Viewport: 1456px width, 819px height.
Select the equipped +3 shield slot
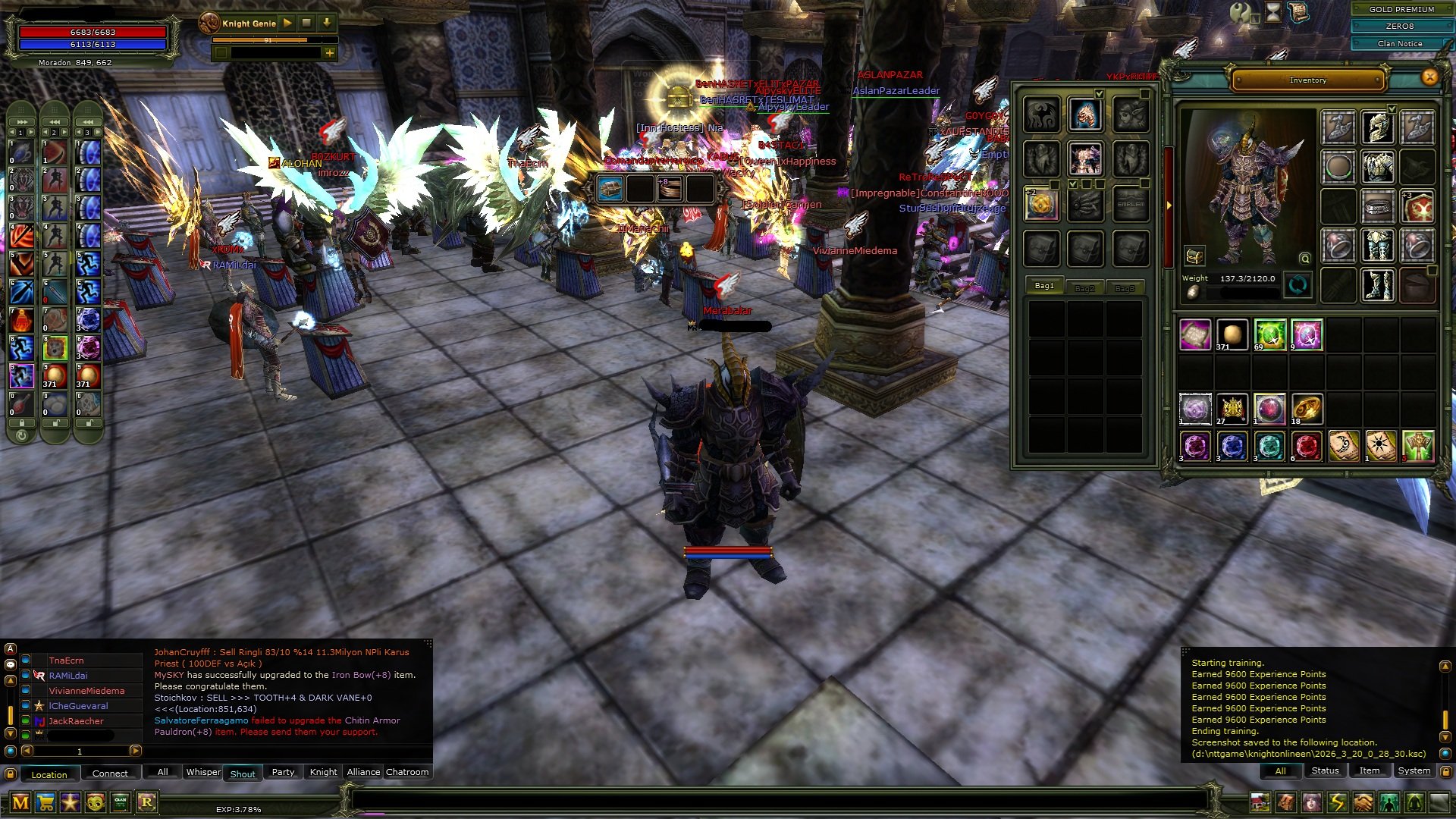coord(1417,206)
